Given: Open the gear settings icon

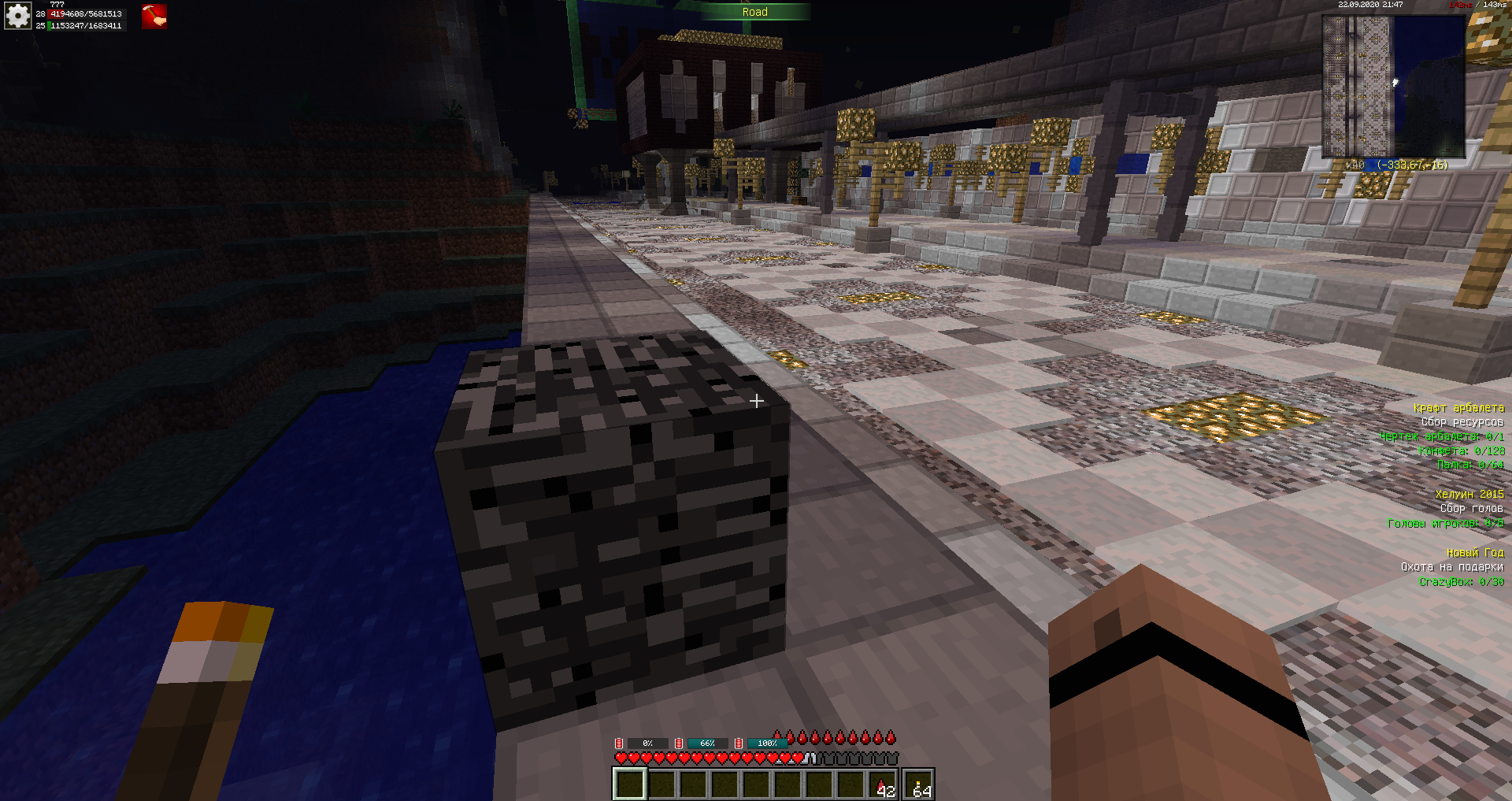Looking at the screenshot, I should [17, 16].
